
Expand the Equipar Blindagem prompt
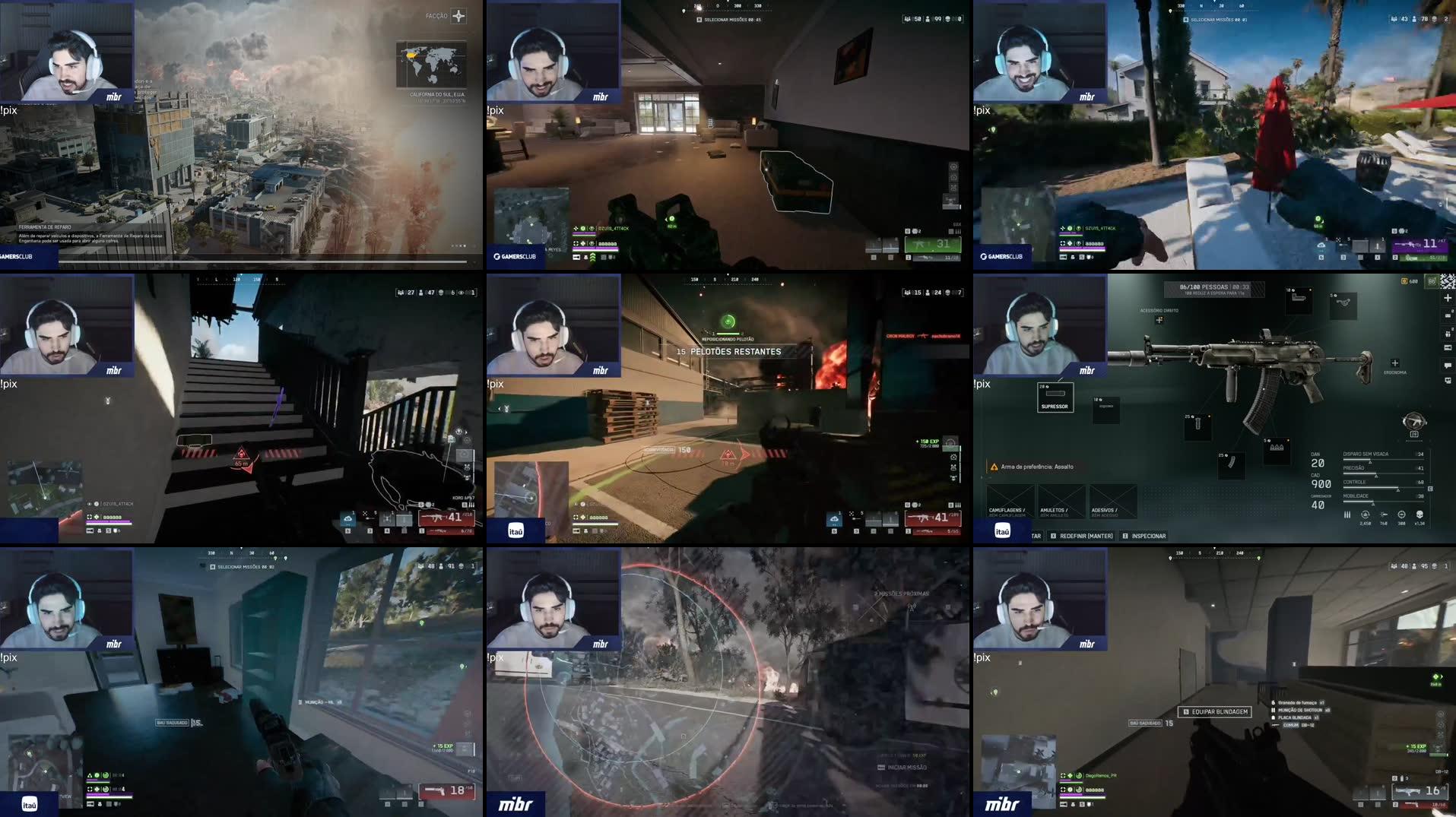1215,712
